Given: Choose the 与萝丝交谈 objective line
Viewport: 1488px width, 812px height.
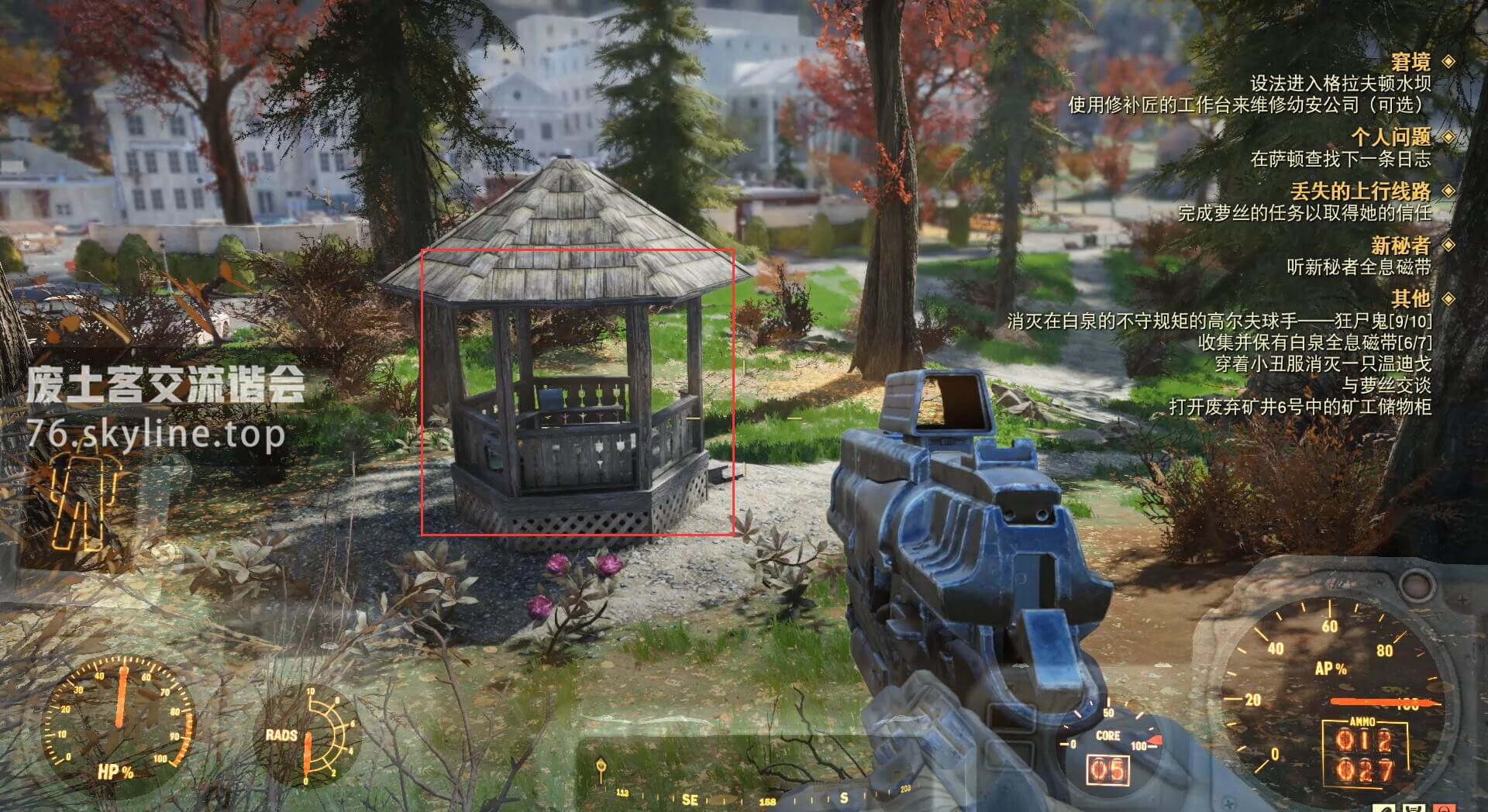Looking at the screenshot, I should pos(1386,385).
